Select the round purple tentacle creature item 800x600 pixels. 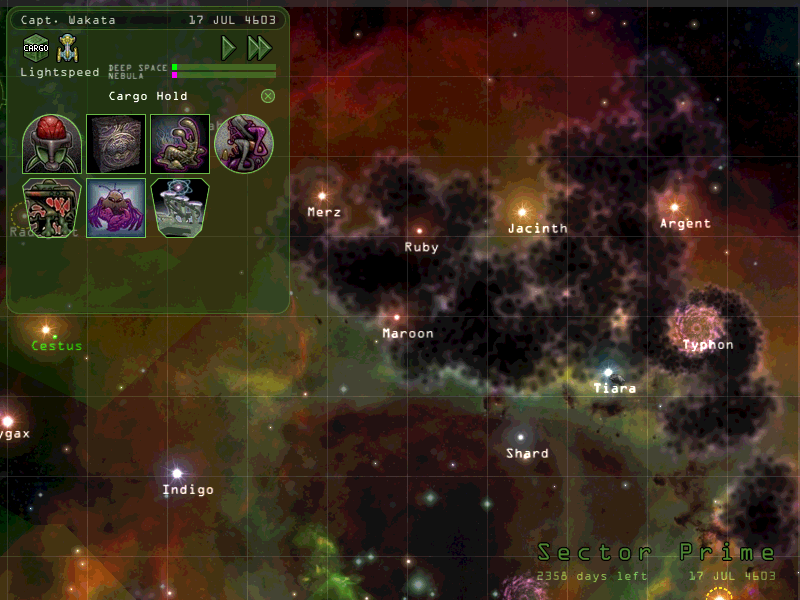[244, 144]
